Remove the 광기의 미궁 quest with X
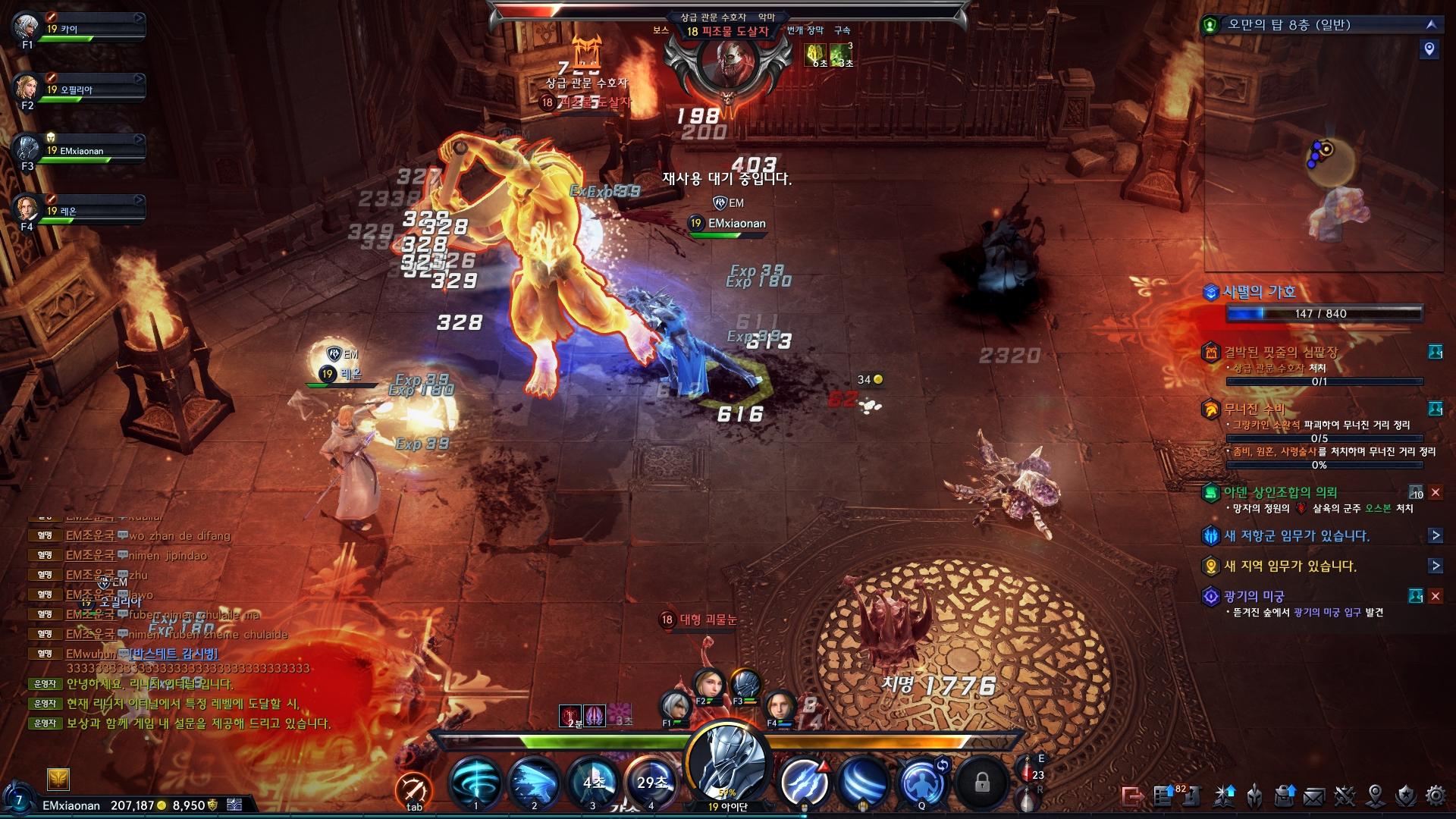1456x819 pixels. click(x=1435, y=596)
